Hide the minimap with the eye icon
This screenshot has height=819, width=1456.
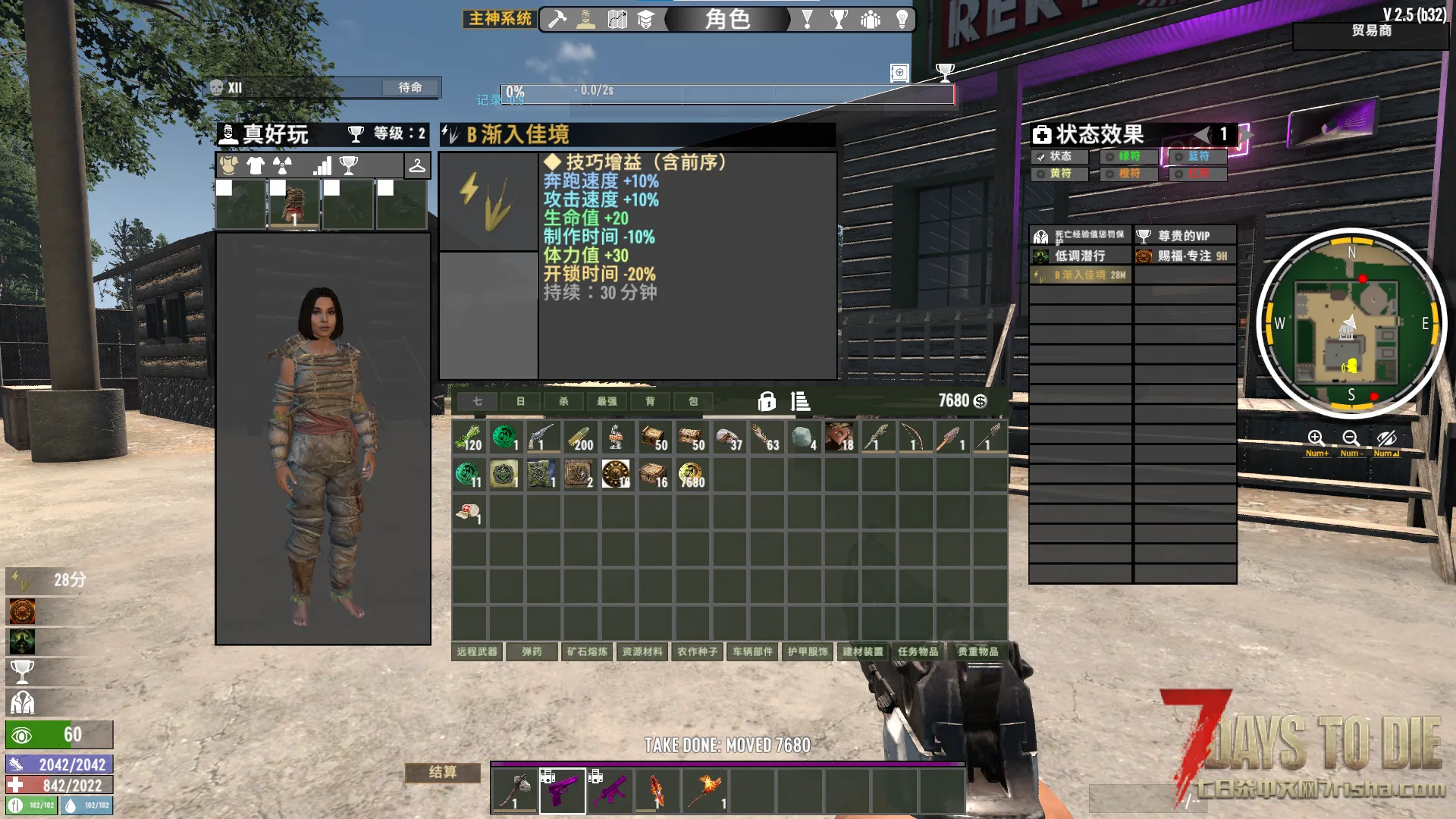pyautogui.click(x=1386, y=438)
